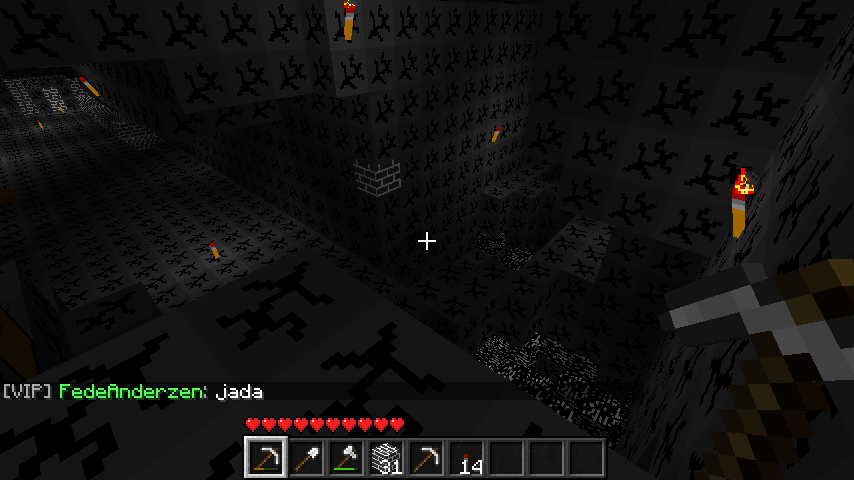Select the pickaxe with the orange durability bar
Screen dimensions: 854x480
265,458
